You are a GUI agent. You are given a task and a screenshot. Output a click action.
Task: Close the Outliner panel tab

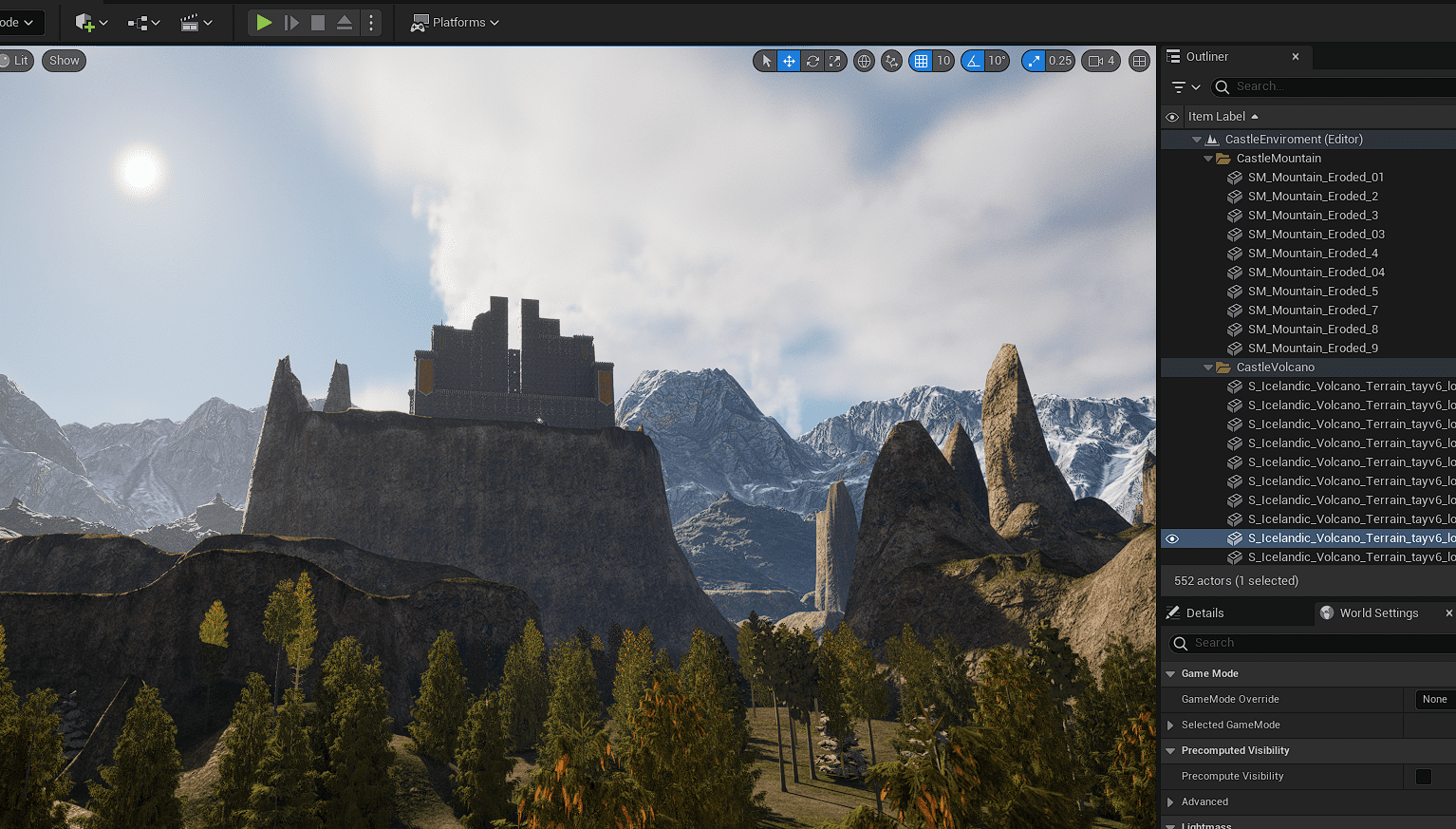pos(1296,57)
